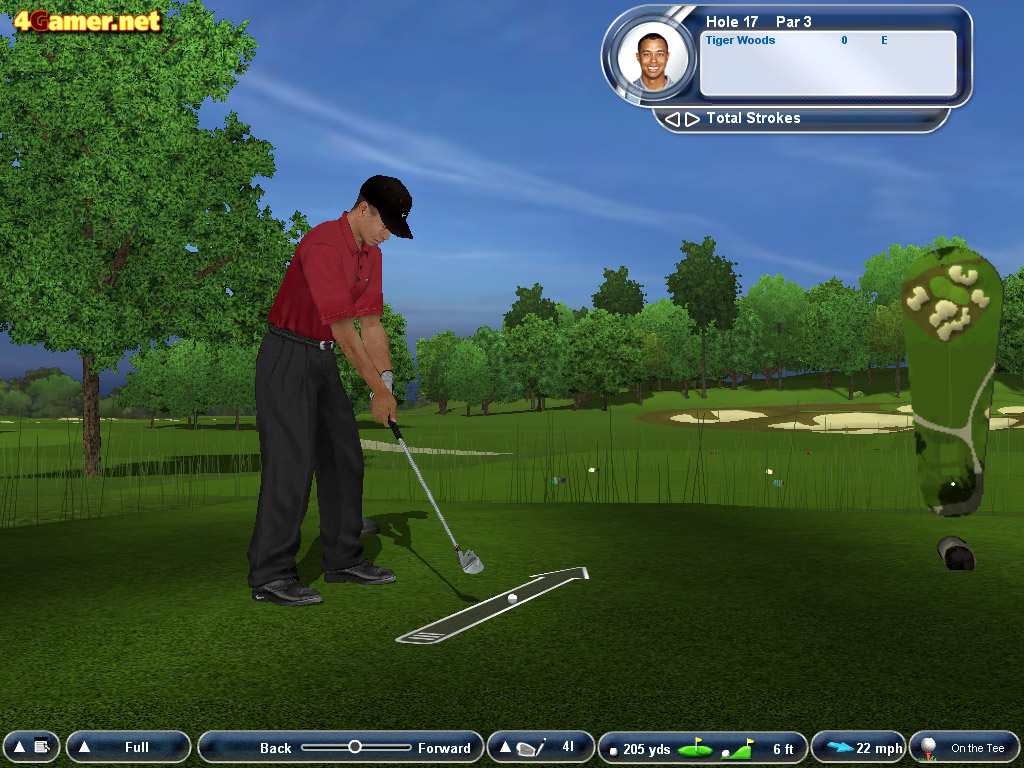Open the Full shot type selector
The image size is (1024, 768).
(128, 747)
